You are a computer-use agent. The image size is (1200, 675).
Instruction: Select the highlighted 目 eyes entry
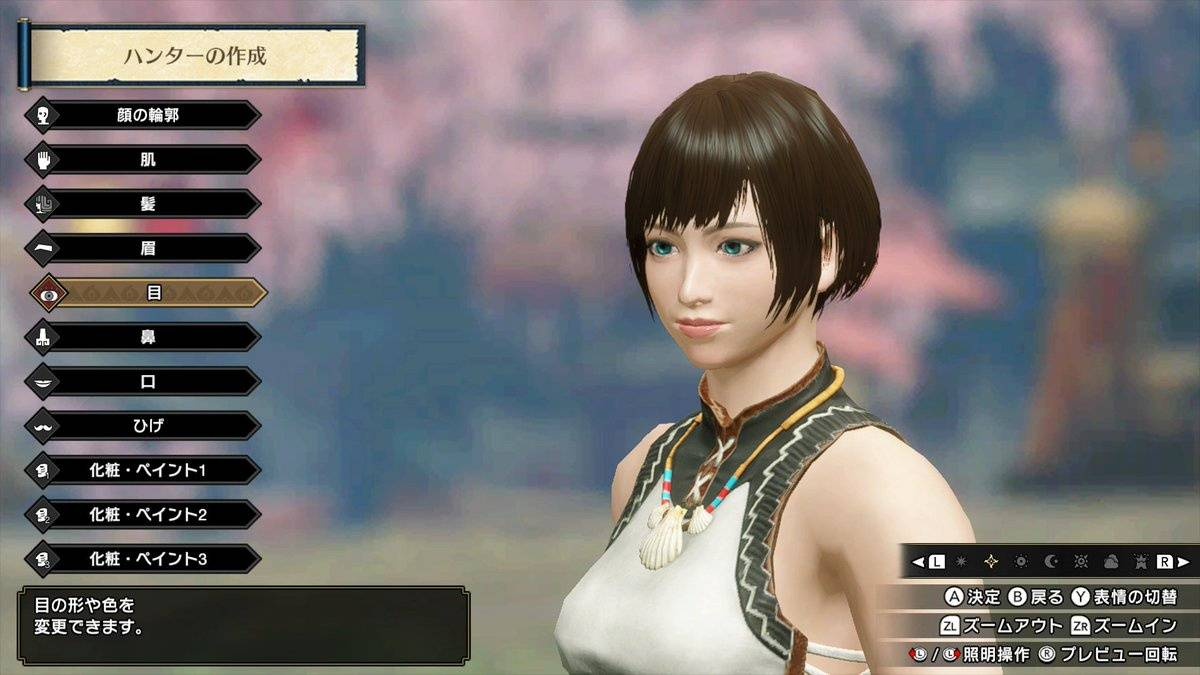[153, 293]
